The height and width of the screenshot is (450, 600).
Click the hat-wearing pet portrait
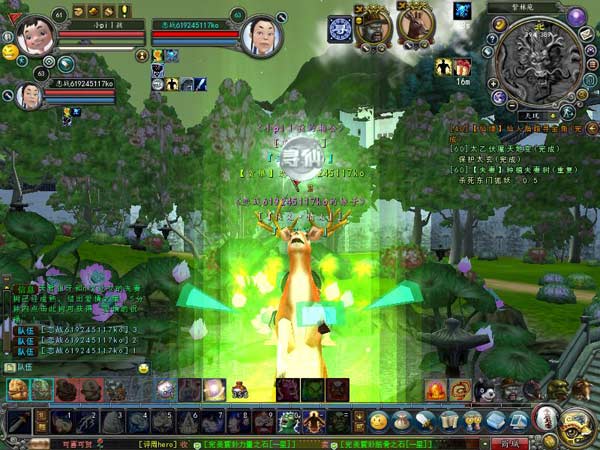[x=372, y=26]
